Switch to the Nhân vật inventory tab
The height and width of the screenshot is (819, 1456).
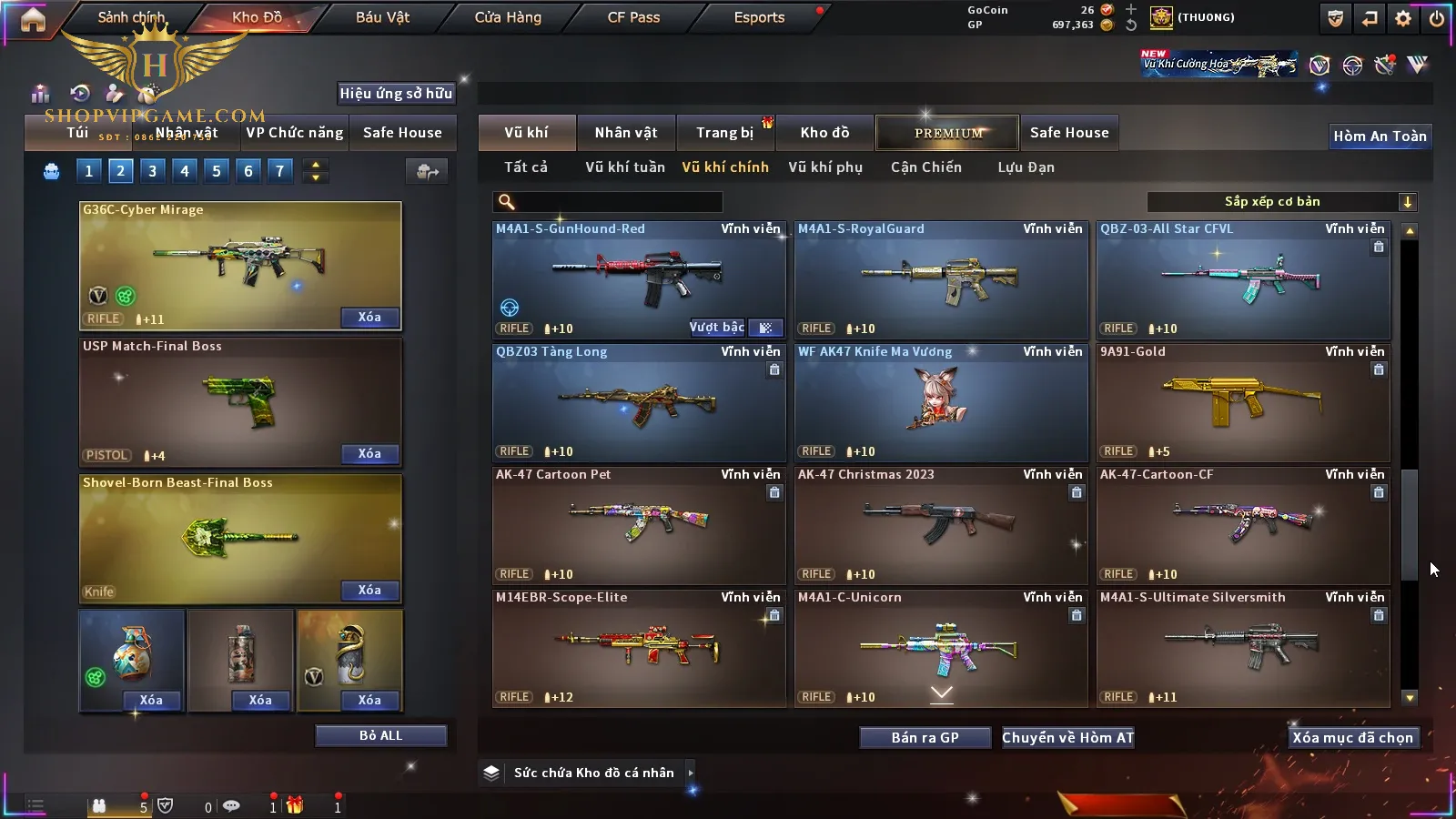click(626, 133)
